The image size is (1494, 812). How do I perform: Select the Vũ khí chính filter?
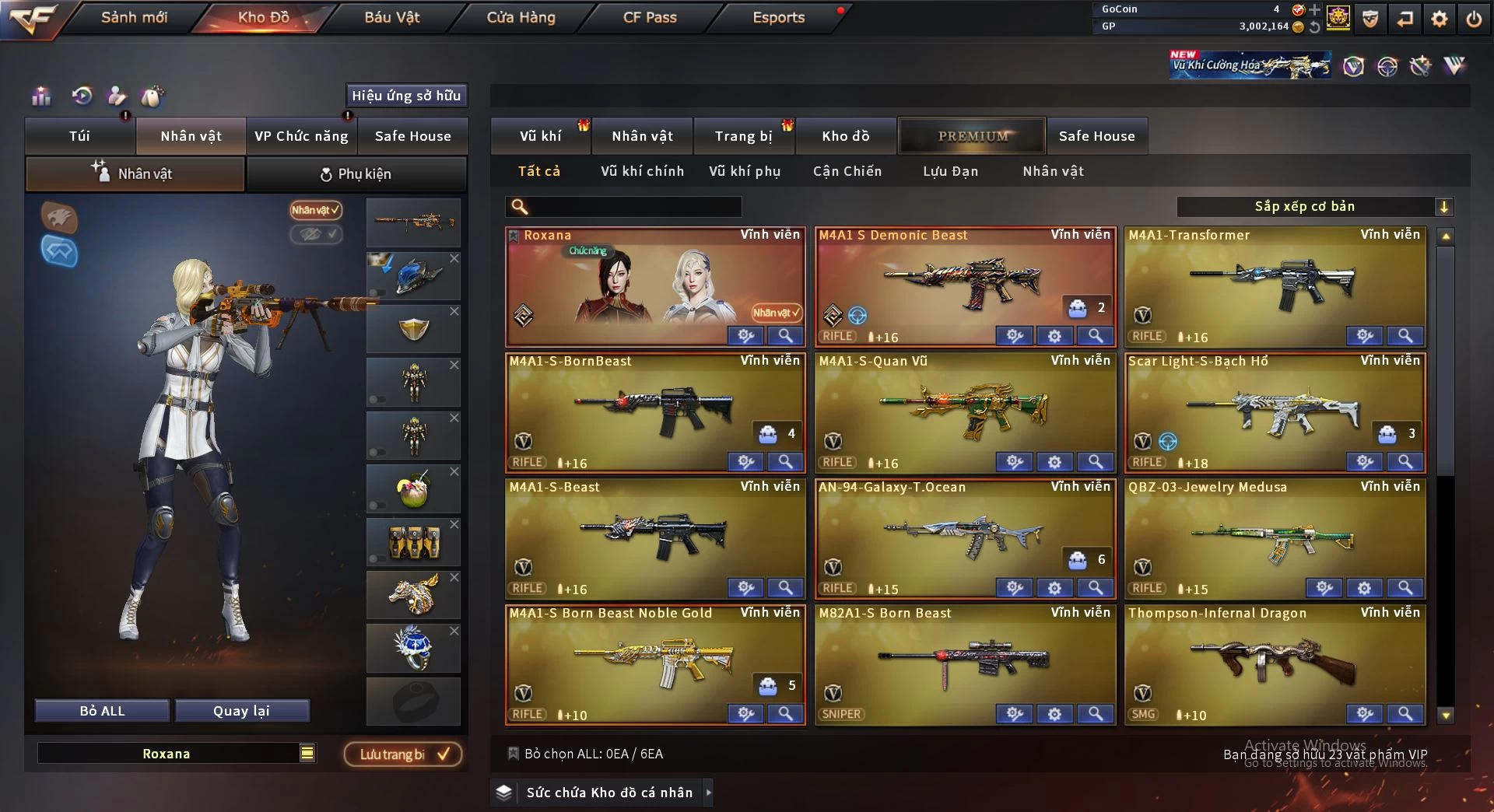click(x=642, y=171)
